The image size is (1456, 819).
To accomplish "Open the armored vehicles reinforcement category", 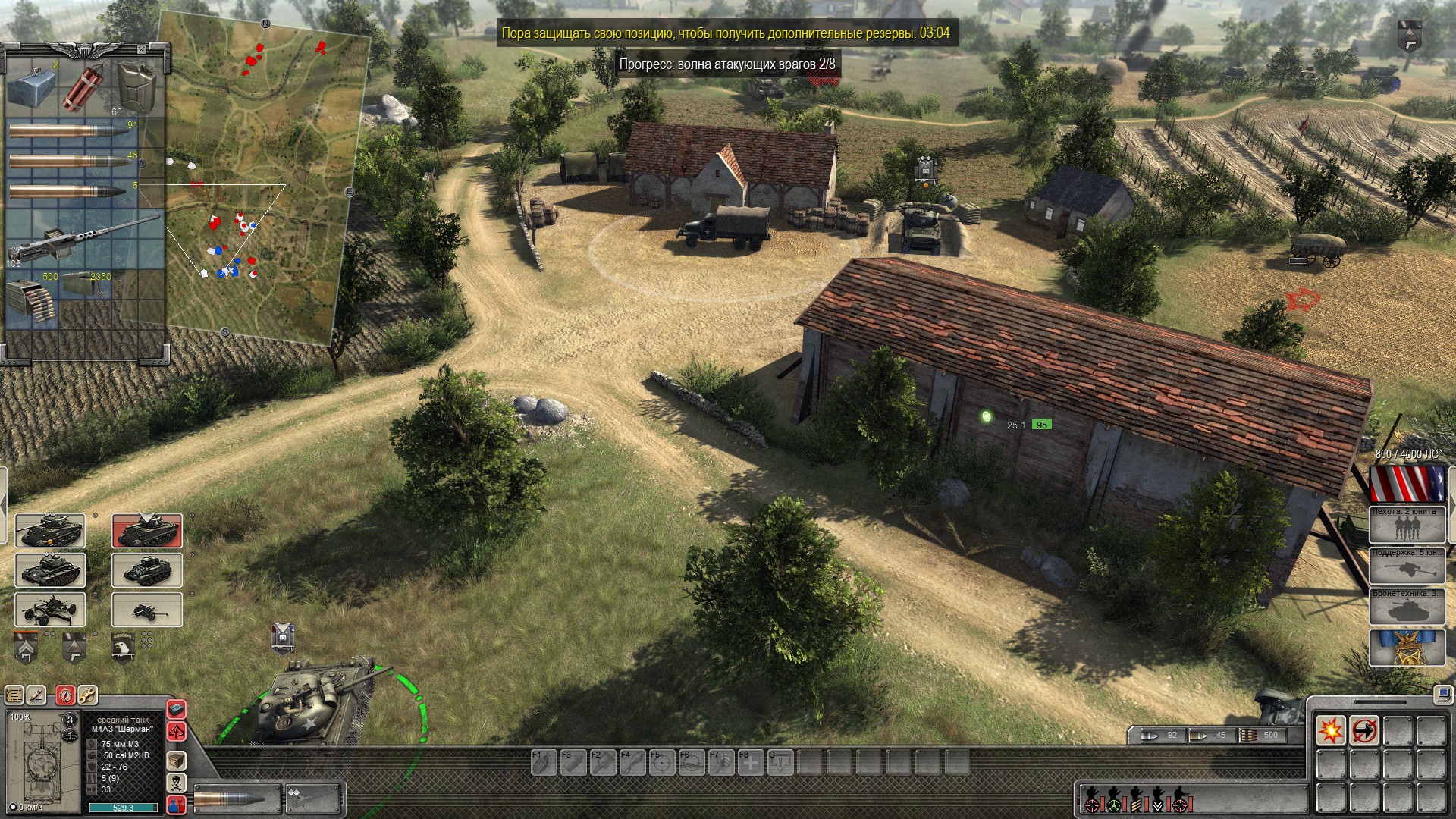I will [1407, 607].
